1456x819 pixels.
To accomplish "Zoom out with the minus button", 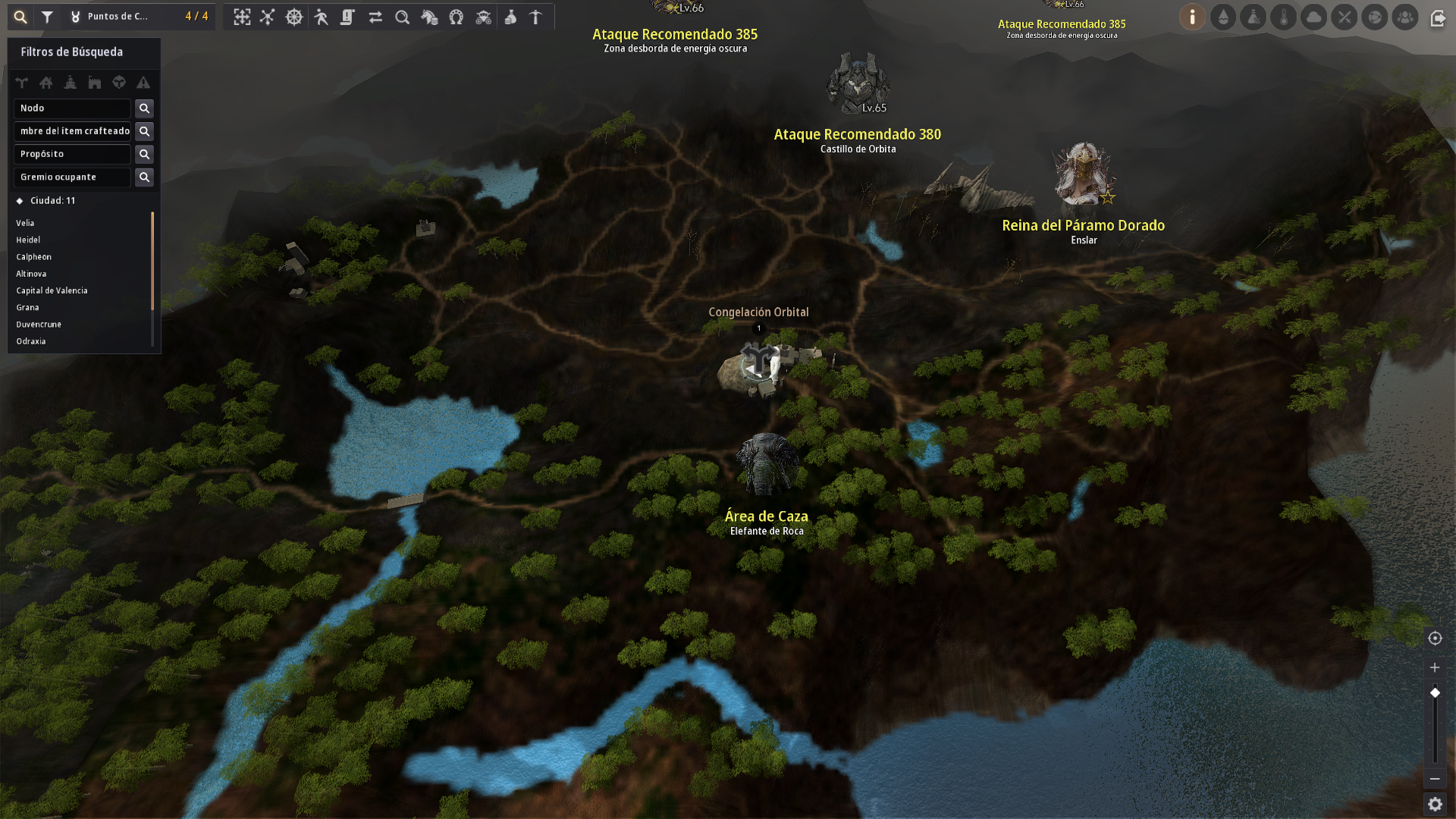I will [x=1435, y=779].
